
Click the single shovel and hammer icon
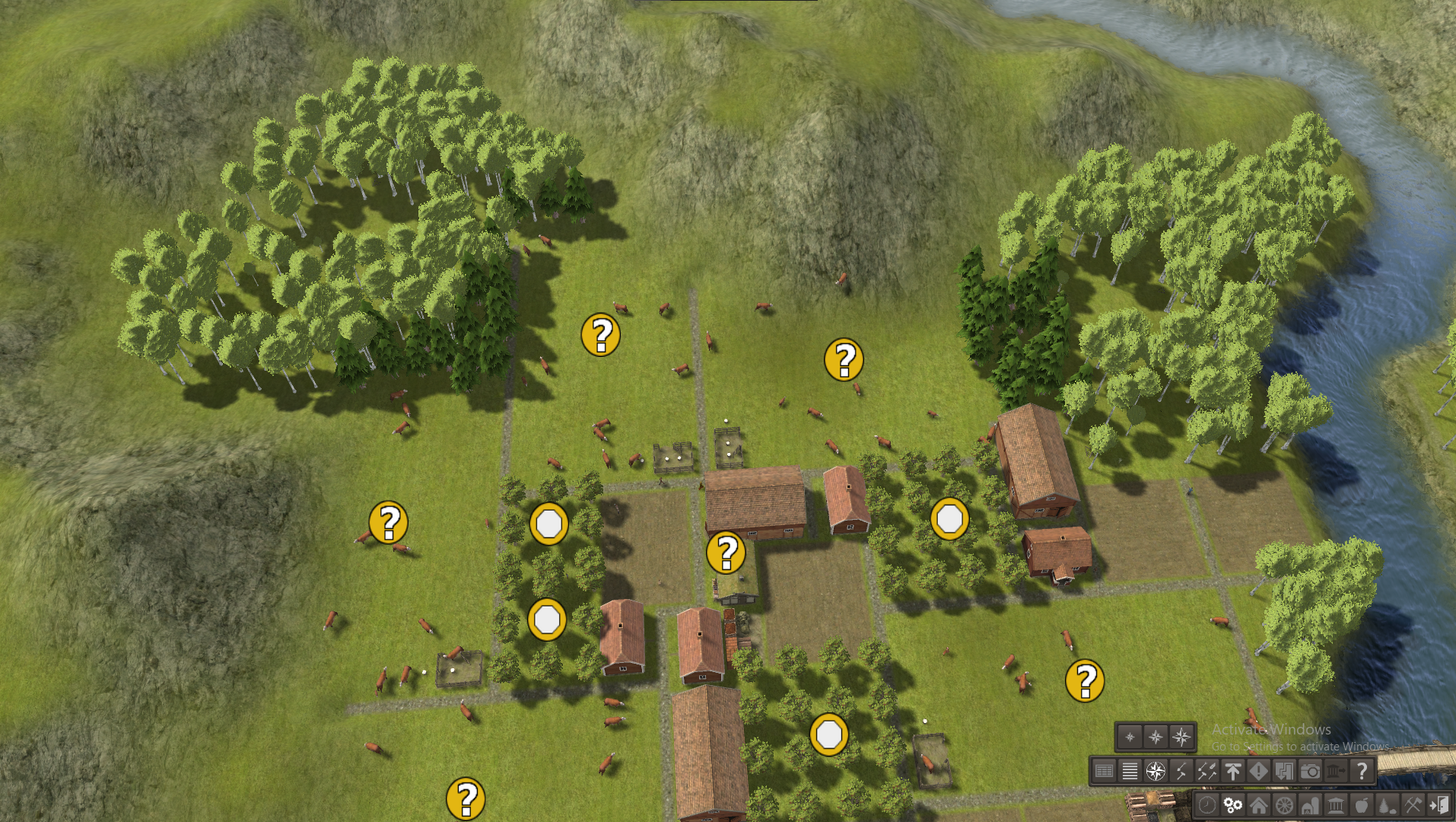click(1181, 772)
